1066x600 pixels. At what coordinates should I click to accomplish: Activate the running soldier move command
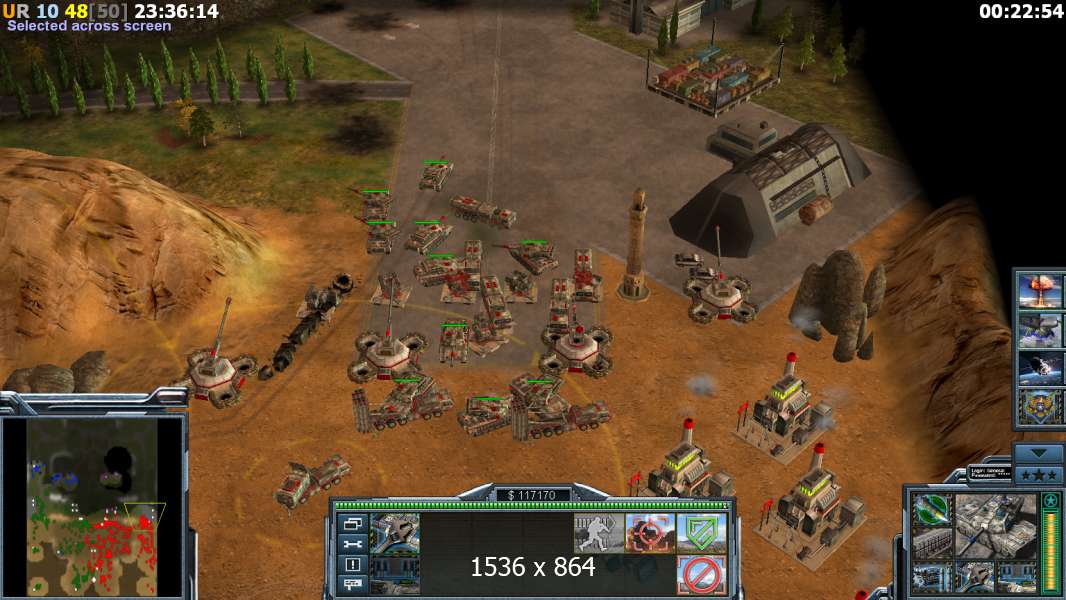pyautogui.click(x=598, y=533)
